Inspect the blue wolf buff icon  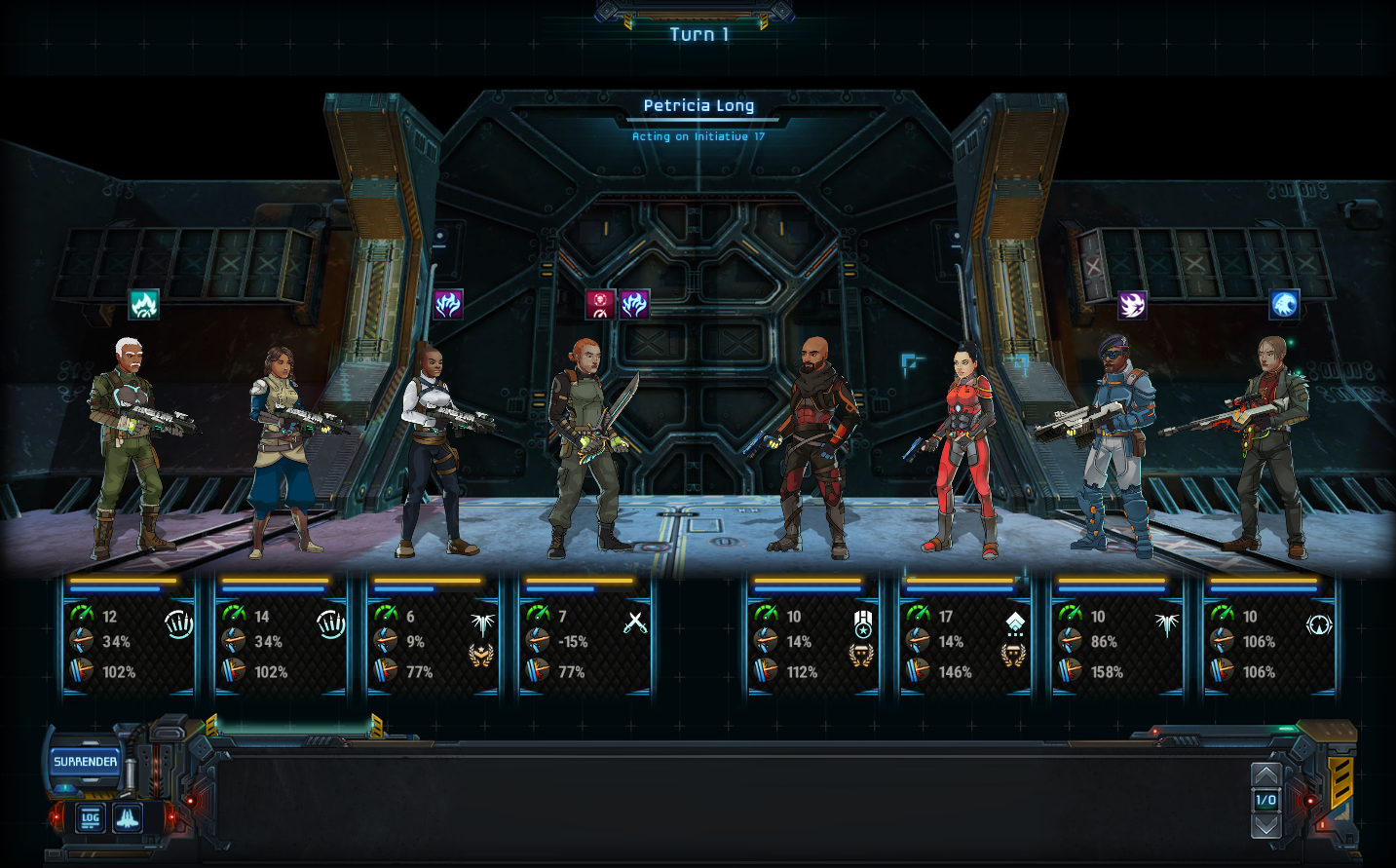pyautogui.click(x=1284, y=305)
